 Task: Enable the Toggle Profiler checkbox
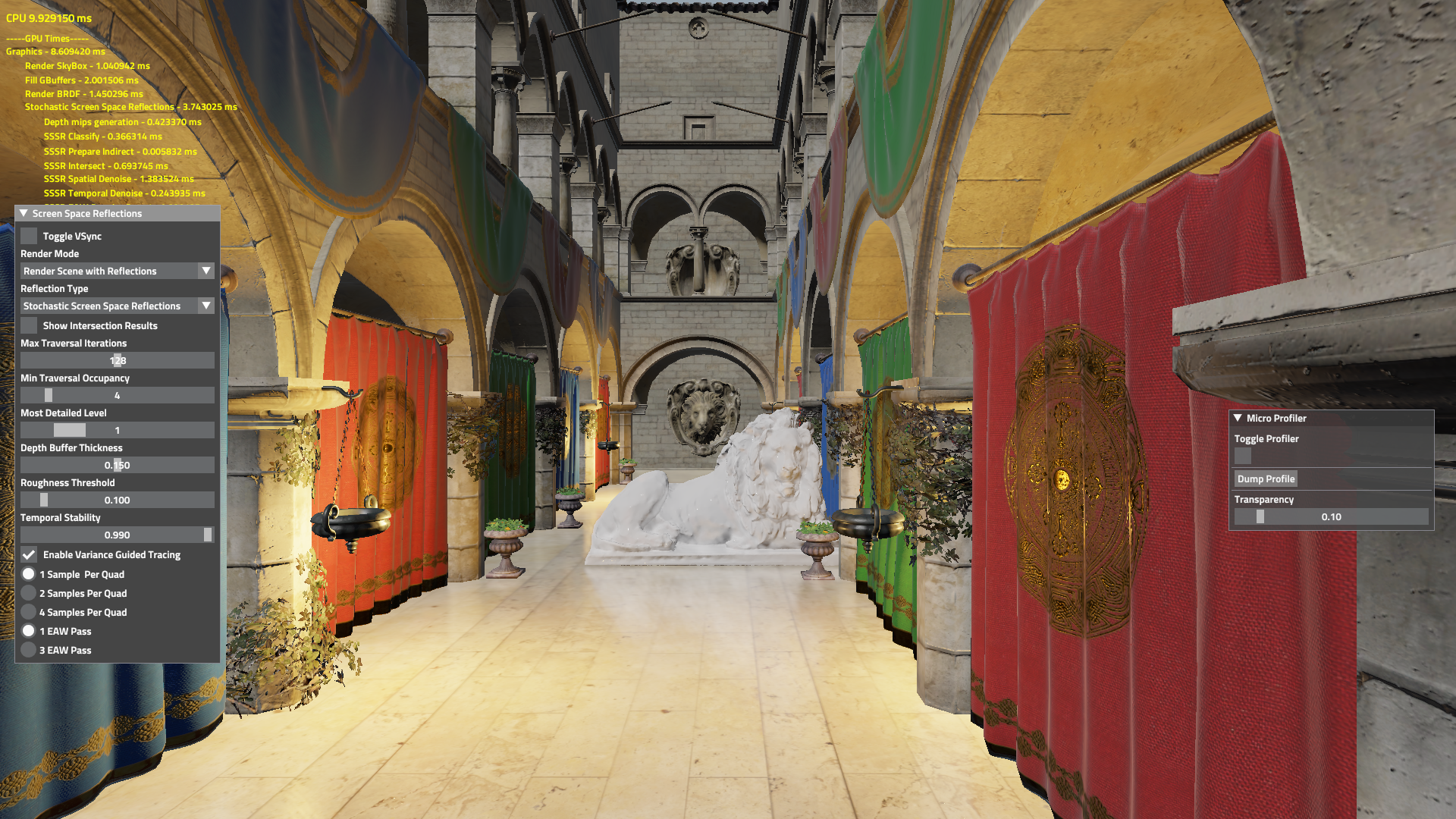click(x=1243, y=457)
